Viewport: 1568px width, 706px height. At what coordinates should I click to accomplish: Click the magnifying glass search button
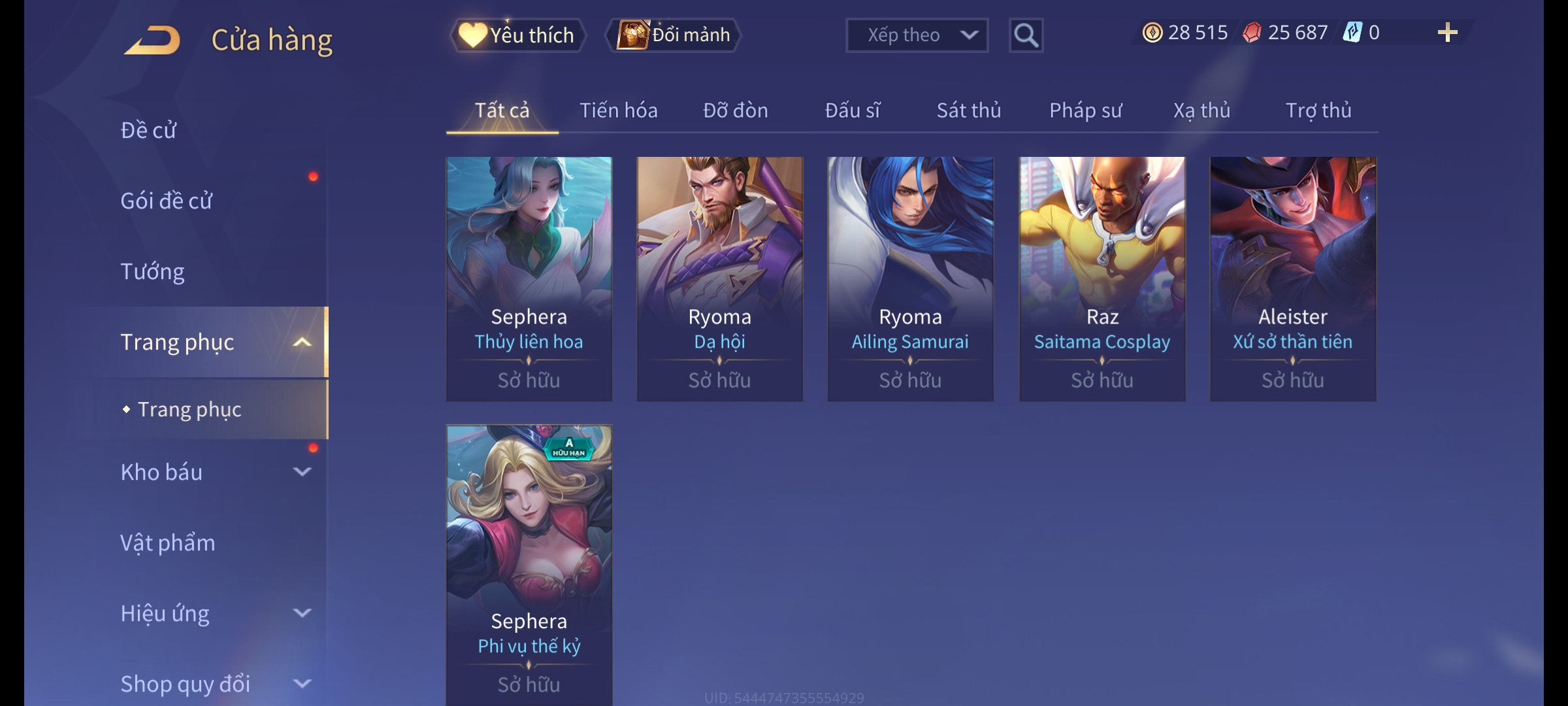point(1026,35)
